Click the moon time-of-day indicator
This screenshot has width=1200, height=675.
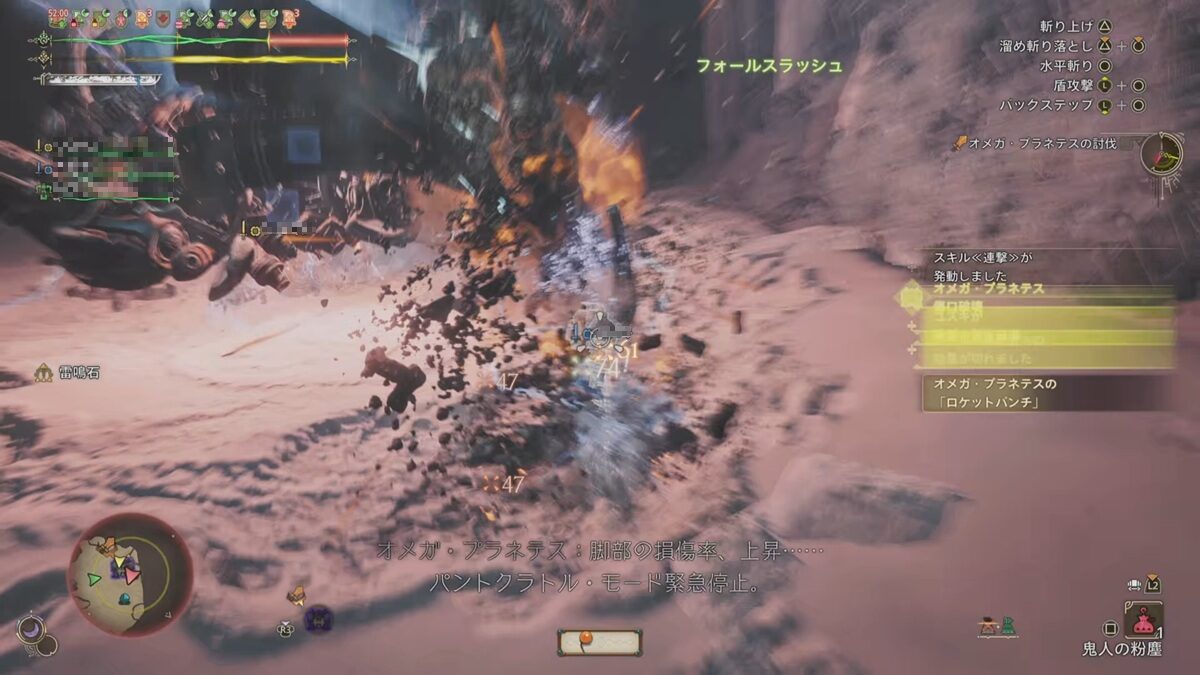tap(31, 630)
